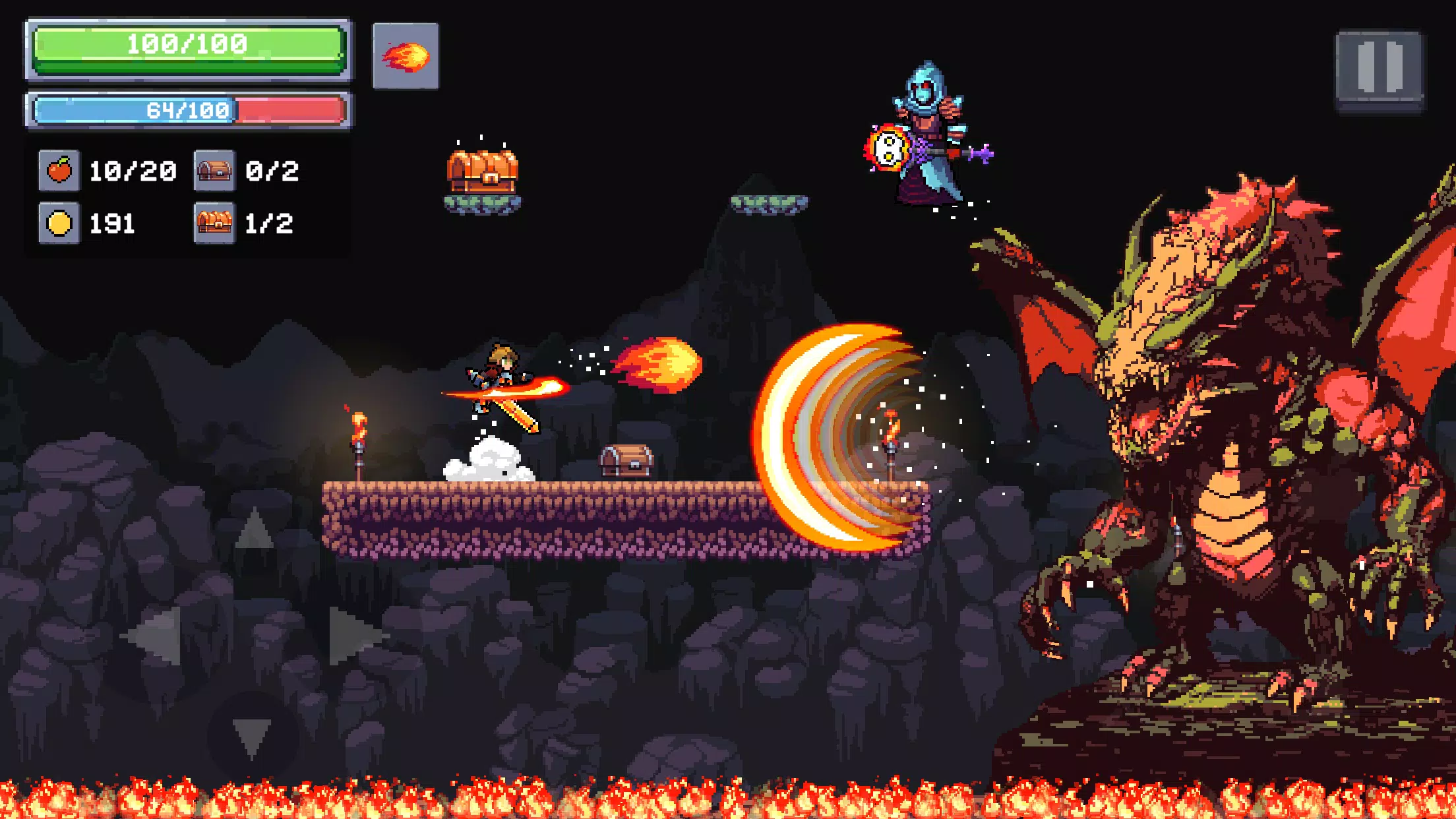Click the flame cursor inside the fireball button

click(407, 58)
